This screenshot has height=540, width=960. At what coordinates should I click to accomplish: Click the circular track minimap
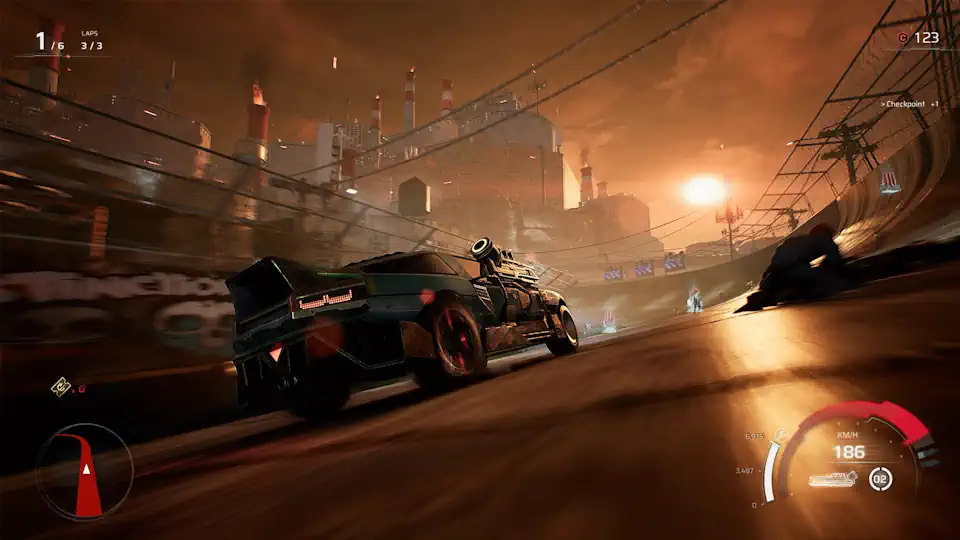(84, 471)
